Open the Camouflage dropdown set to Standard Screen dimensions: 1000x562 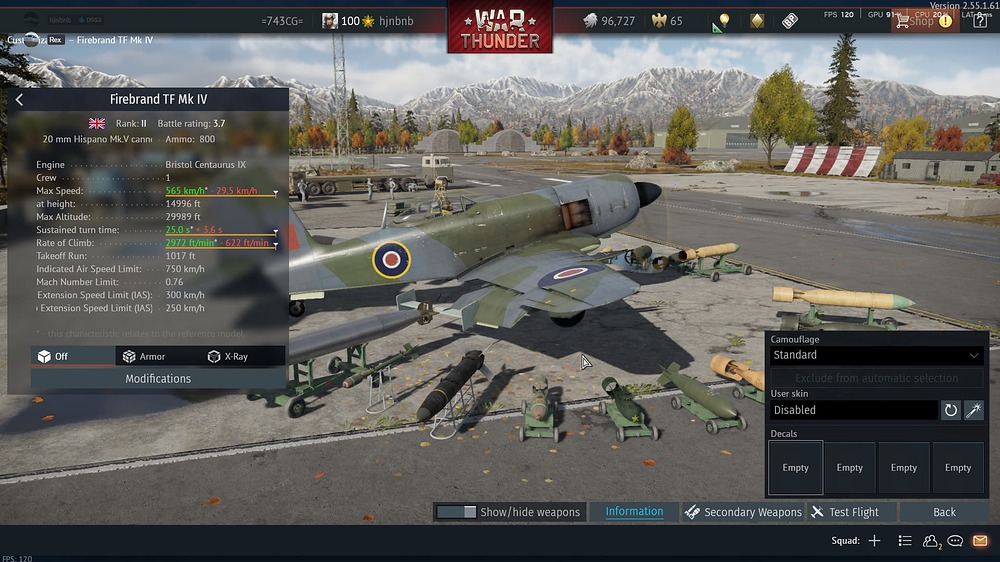875,355
